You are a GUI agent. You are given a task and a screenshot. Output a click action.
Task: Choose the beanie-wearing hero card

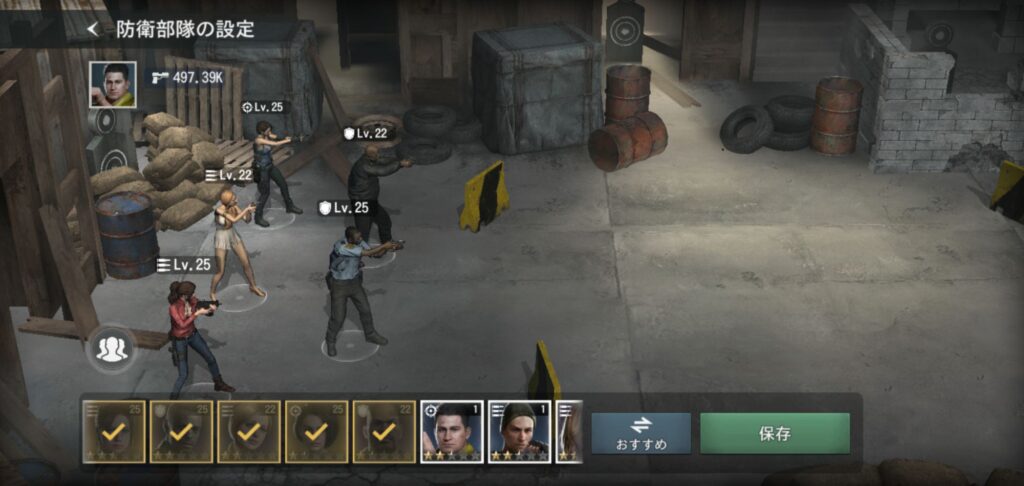click(x=520, y=432)
